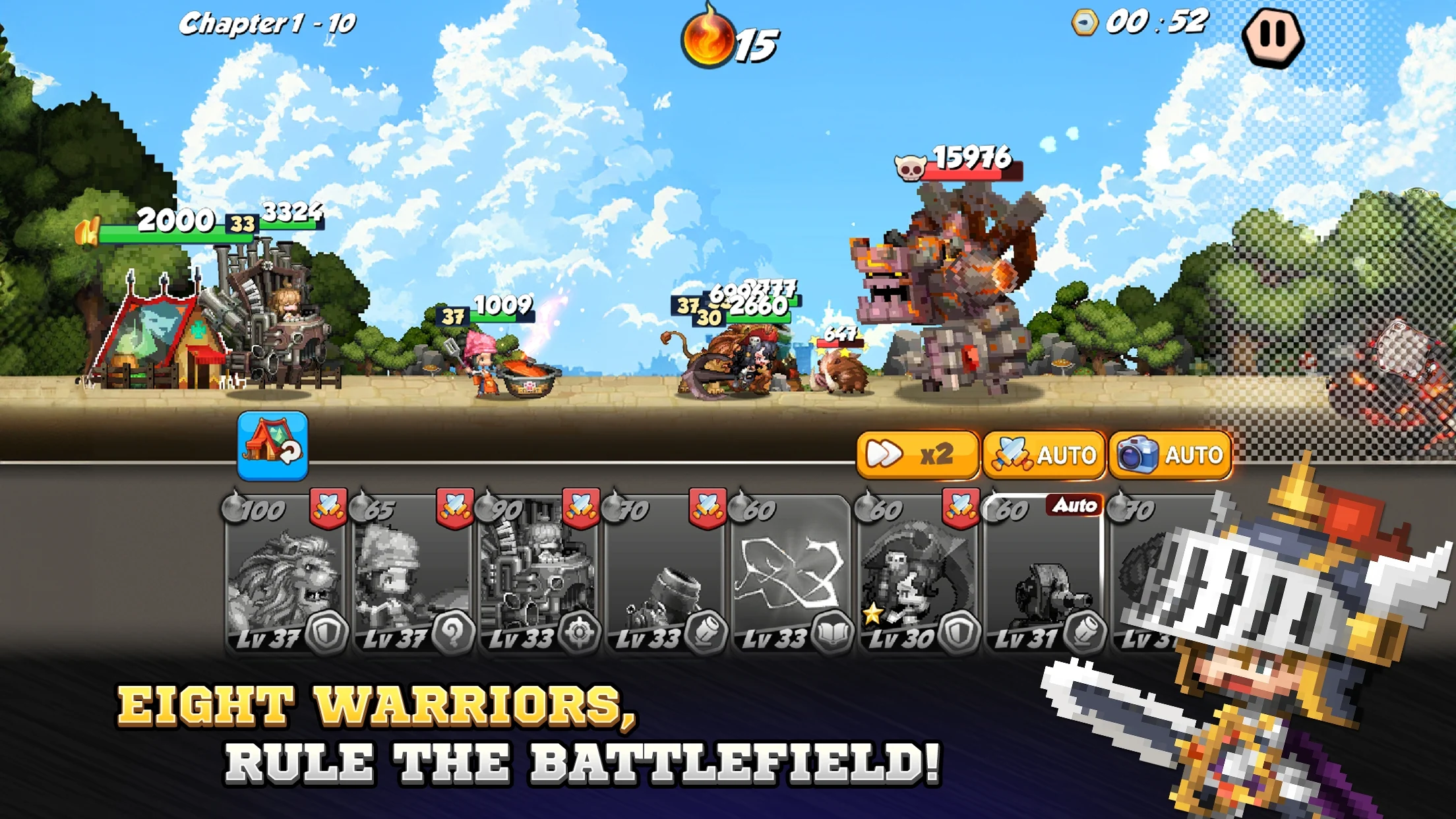Image resolution: width=1456 pixels, height=819 pixels.
Task: Tap the blue tent return button
Action: (272, 445)
